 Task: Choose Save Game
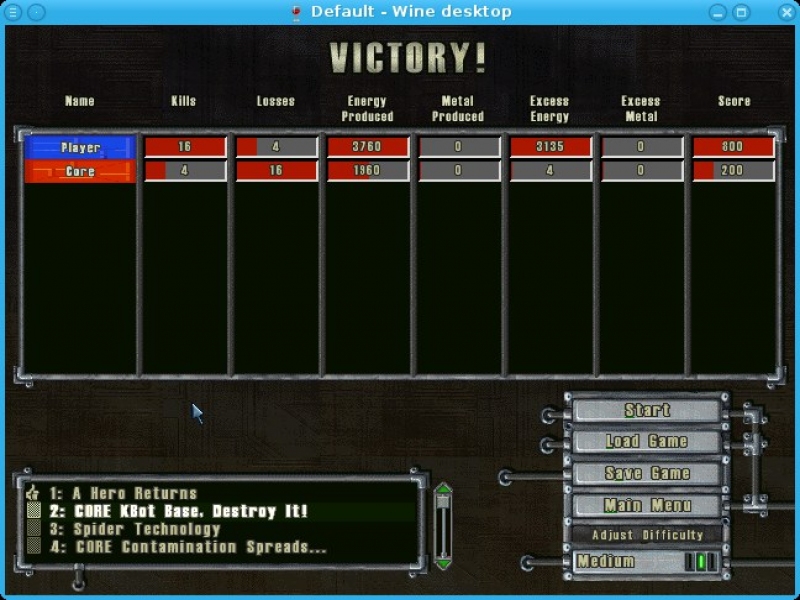(647, 473)
